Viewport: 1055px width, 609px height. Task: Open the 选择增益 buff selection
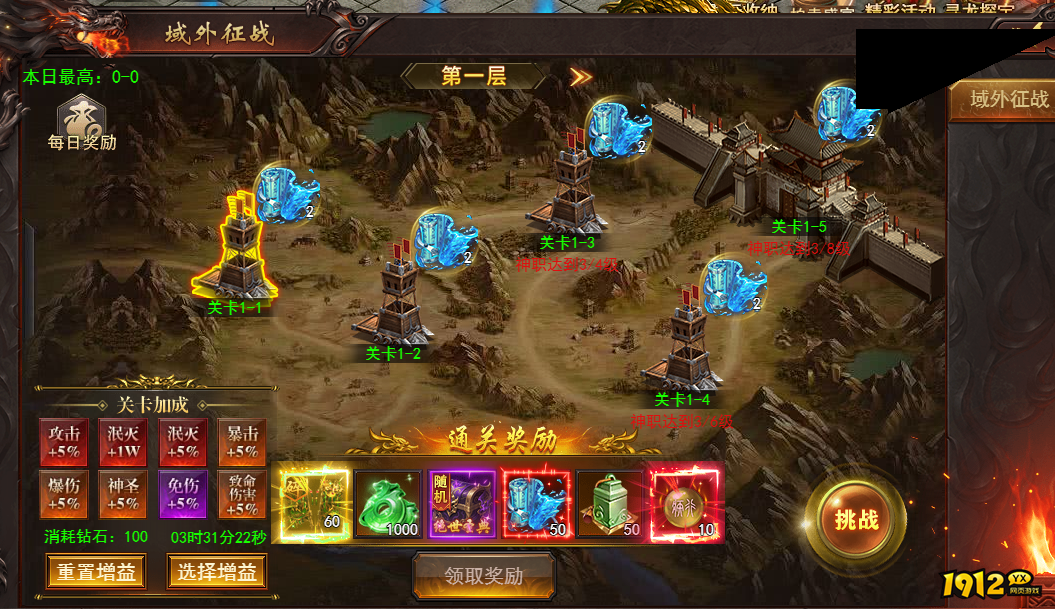(217, 572)
